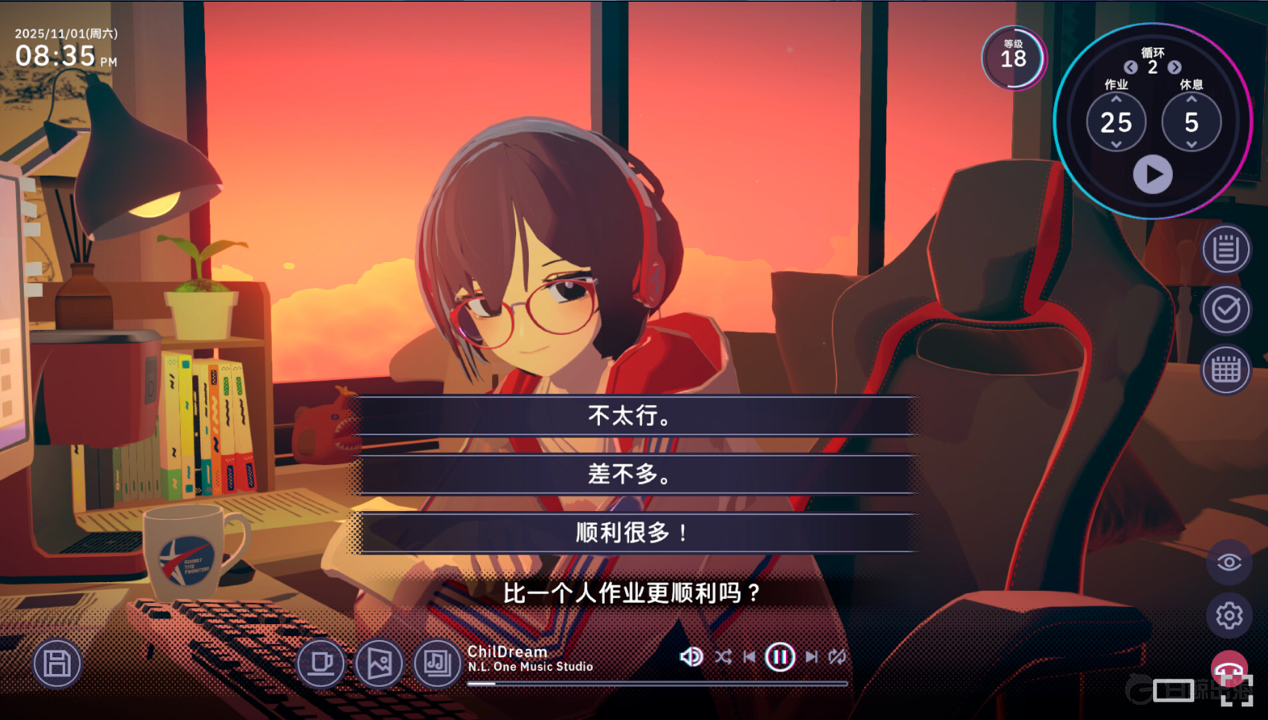Toggle shuffle for the music player

tap(723, 657)
